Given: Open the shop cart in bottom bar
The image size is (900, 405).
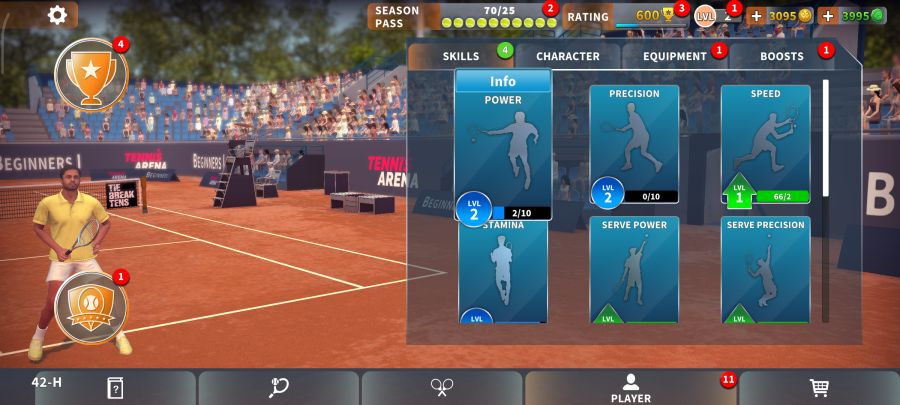Looking at the screenshot, I should coord(819,388).
